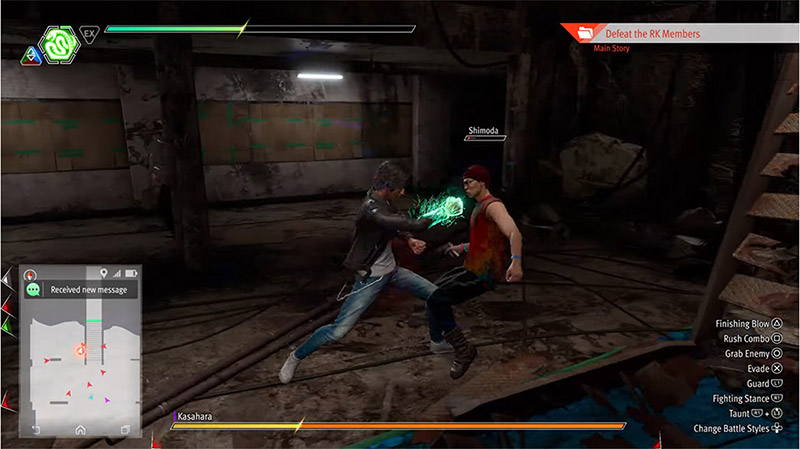
Task: Activate the EX triangle badge
Action: (90, 34)
